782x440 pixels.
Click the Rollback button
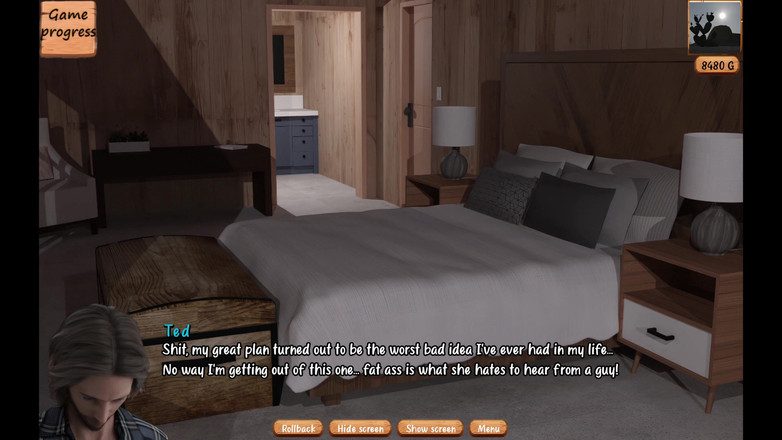coord(298,428)
